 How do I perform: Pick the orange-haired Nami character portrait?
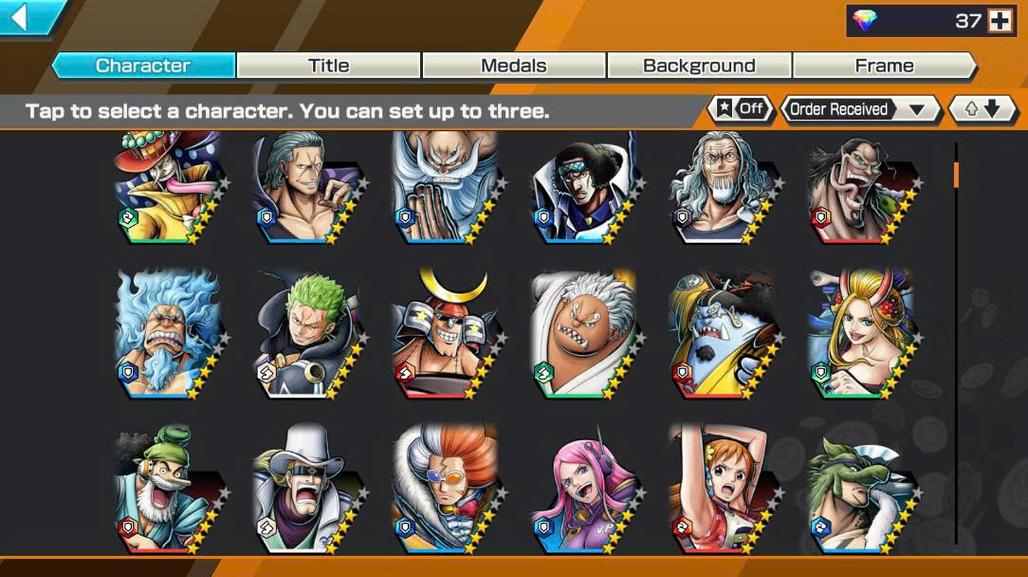tap(720, 490)
